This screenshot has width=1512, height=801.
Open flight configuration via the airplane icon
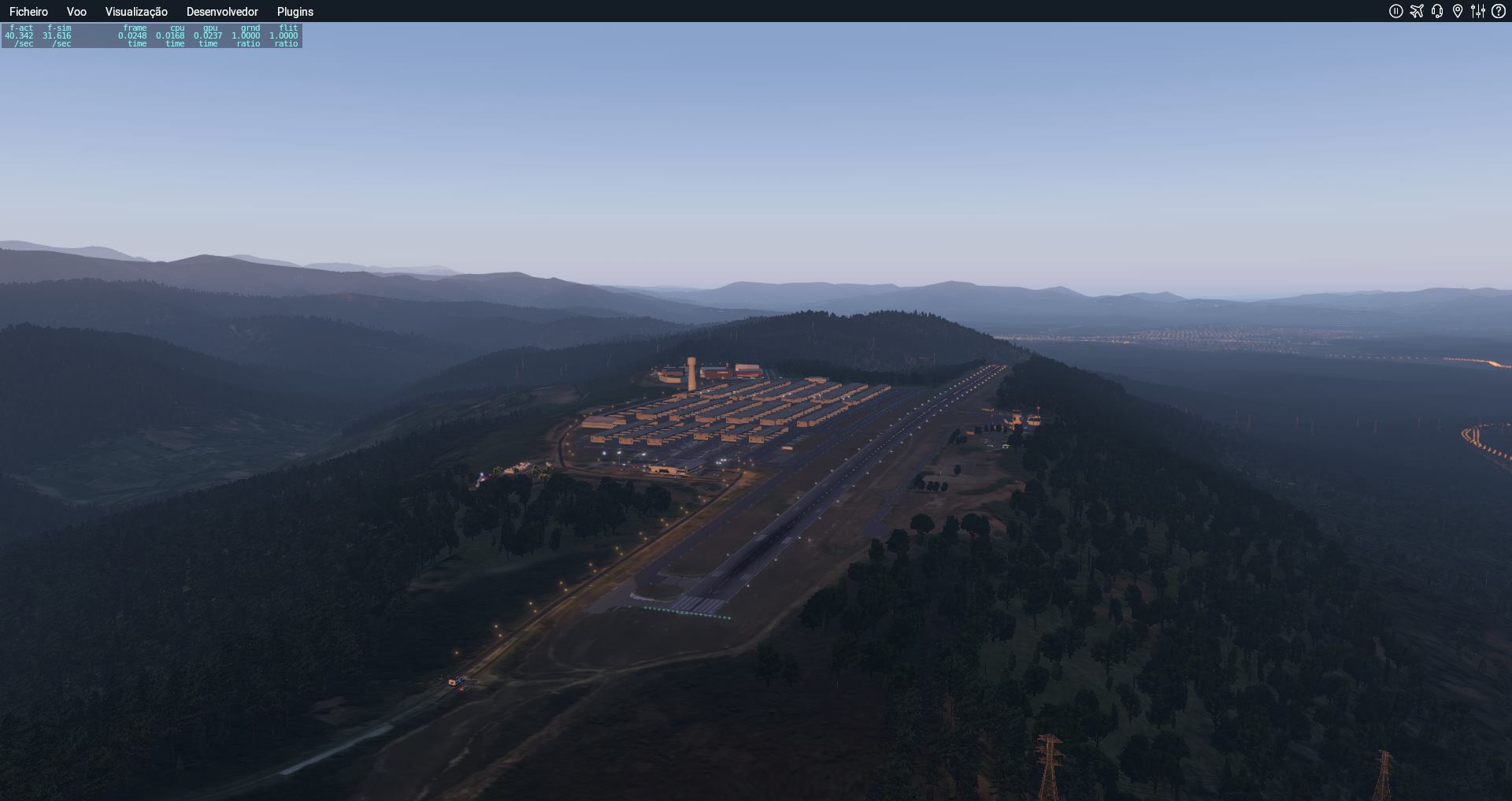(x=1417, y=11)
